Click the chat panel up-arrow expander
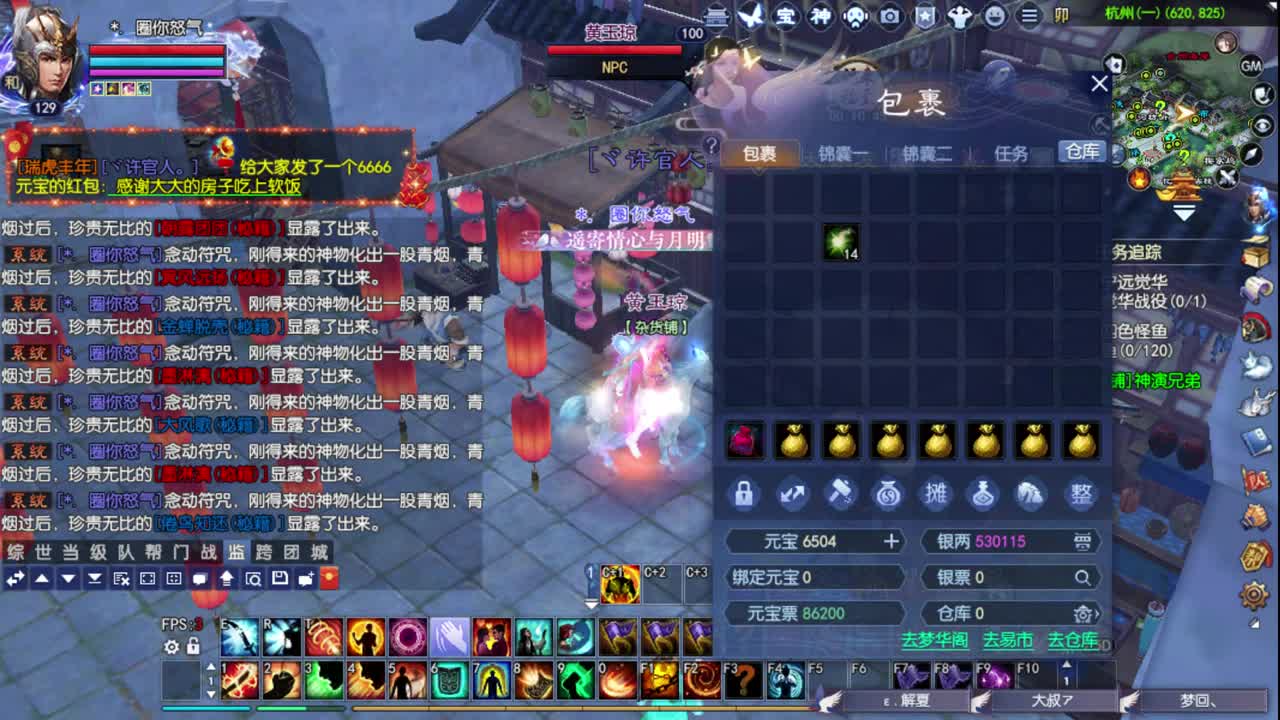This screenshot has width=1280, height=720. coord(41,579)
